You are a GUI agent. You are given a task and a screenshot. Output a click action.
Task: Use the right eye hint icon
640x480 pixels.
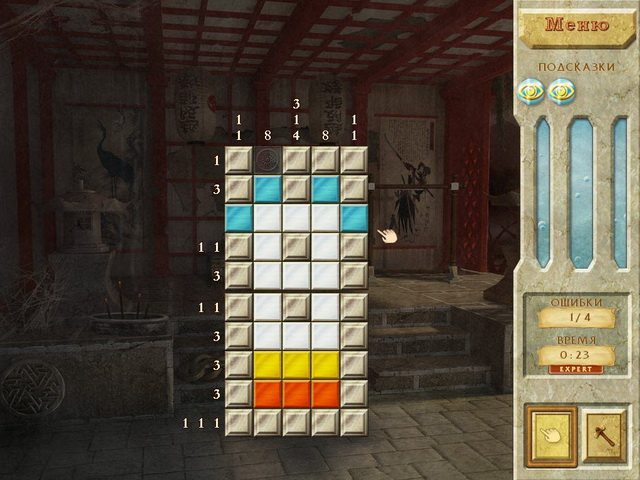[560, 91]
